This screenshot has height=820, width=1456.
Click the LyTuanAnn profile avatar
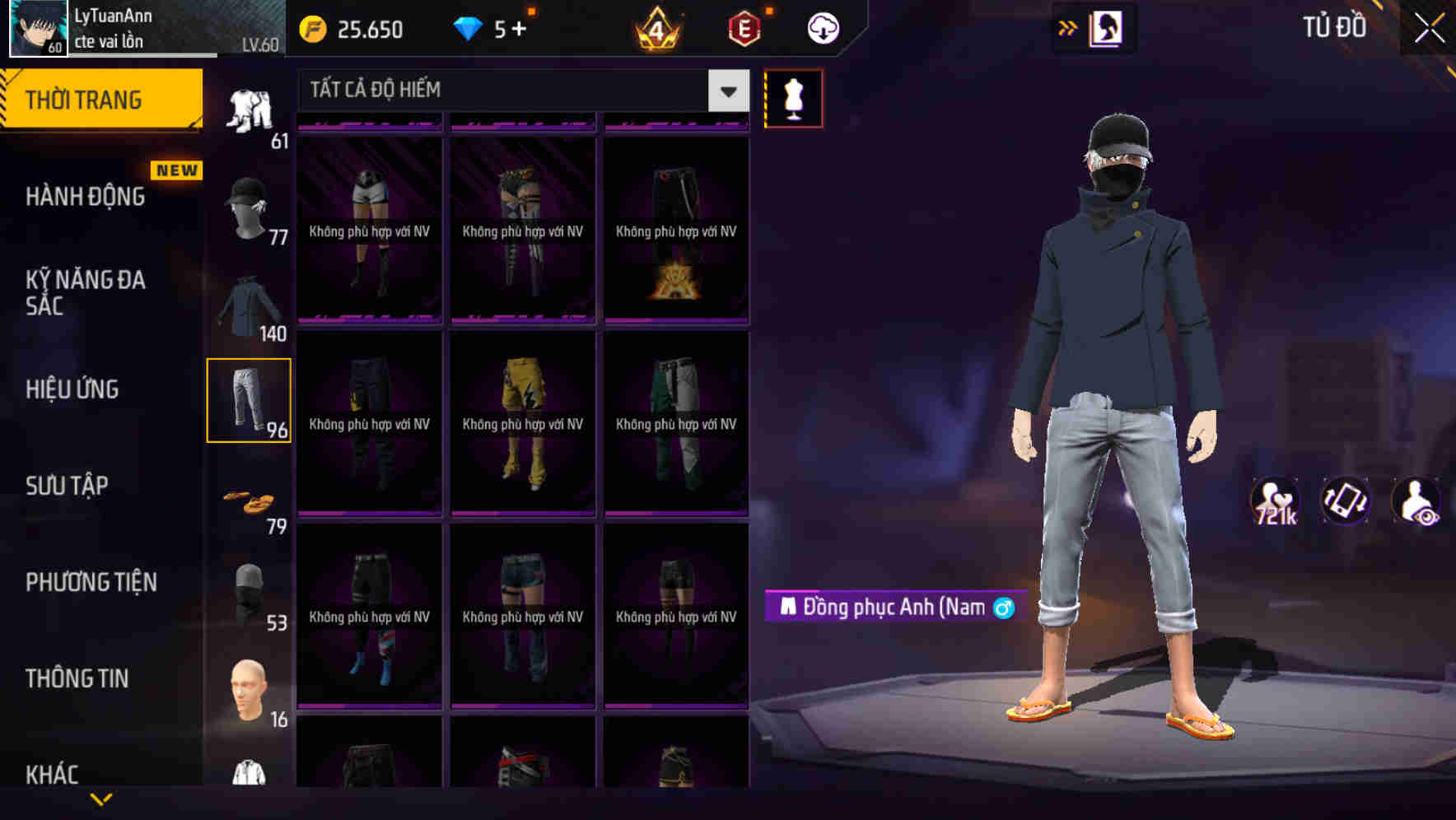click(x=37, y=27)
